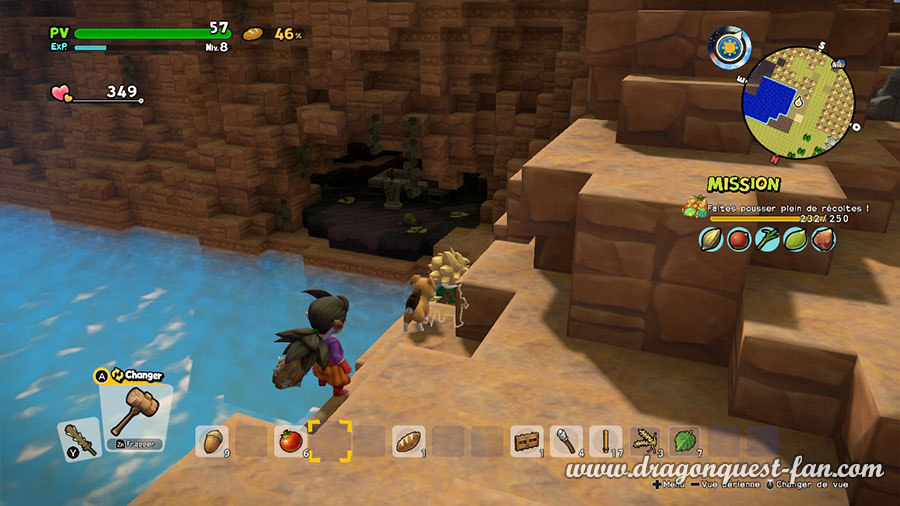Click the pink hearts gratitude counter icon
The width and height of the screenshot is (900, 506).
tap(61, 93)
